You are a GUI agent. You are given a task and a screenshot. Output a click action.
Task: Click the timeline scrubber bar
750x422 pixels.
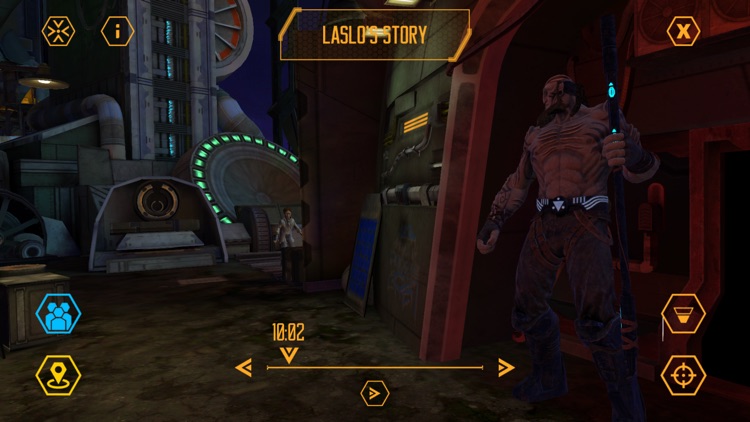[x=375, y=368]
